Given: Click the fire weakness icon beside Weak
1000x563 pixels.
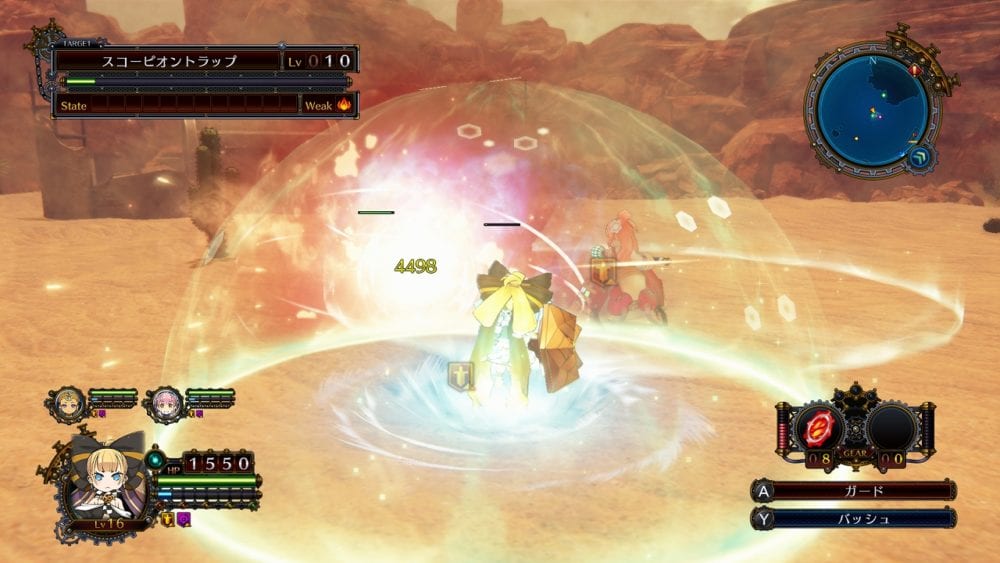Looking at the screenshot, I should [x=344, y=104].
